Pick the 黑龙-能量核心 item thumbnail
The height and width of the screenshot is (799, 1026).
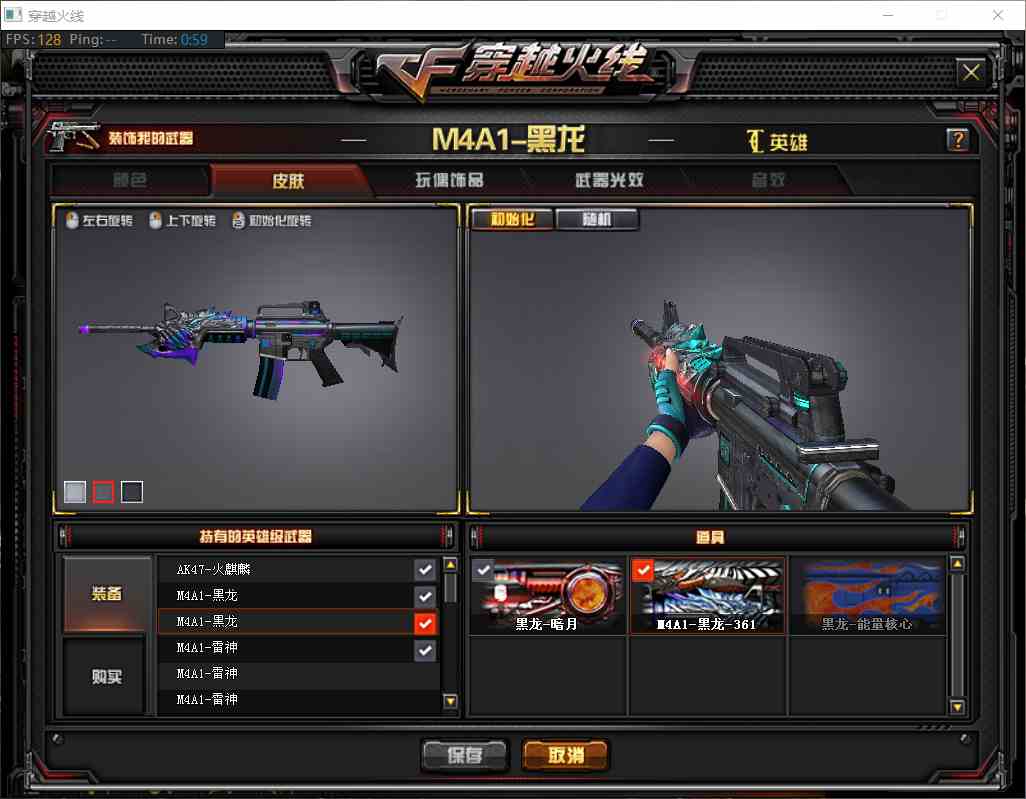867,596
